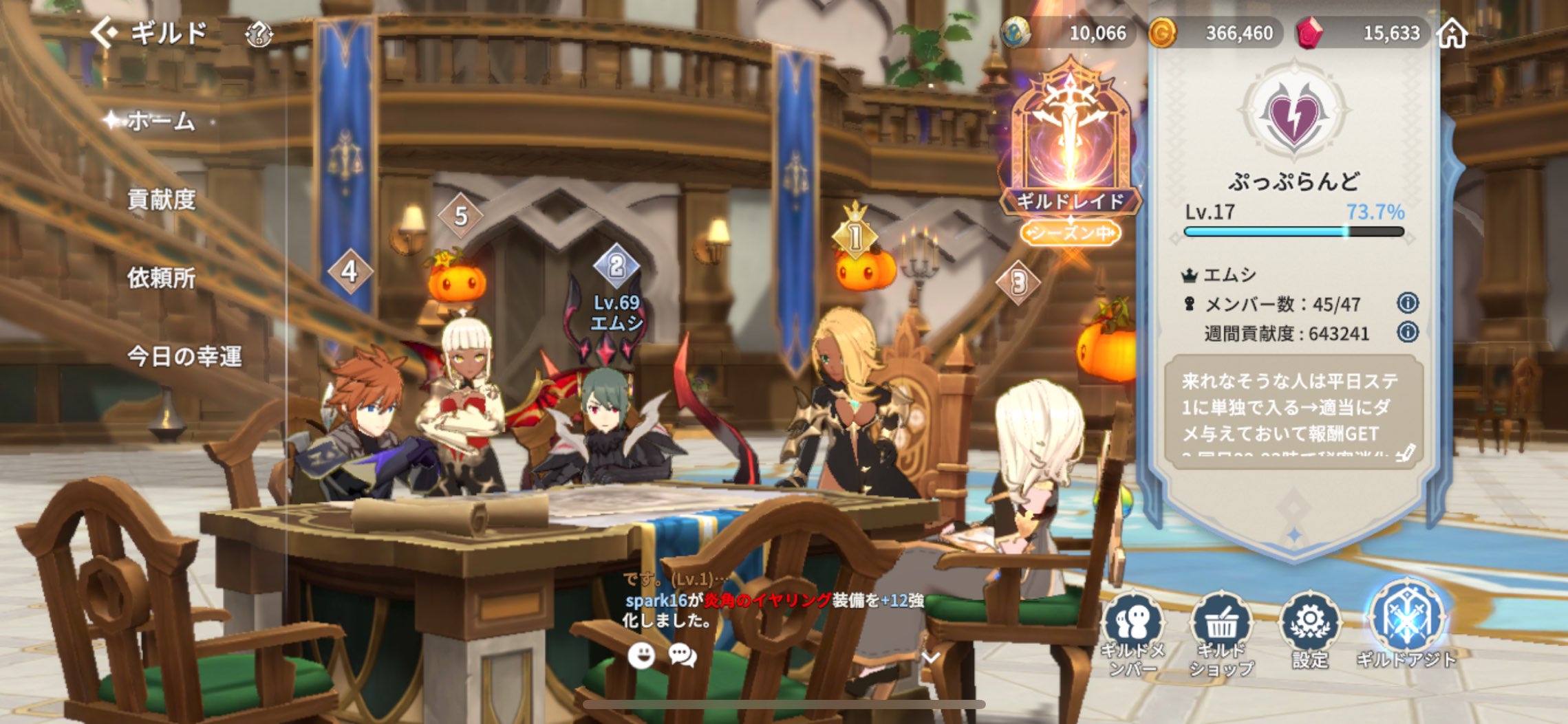Open the ギルドメンバー list

1132,633
